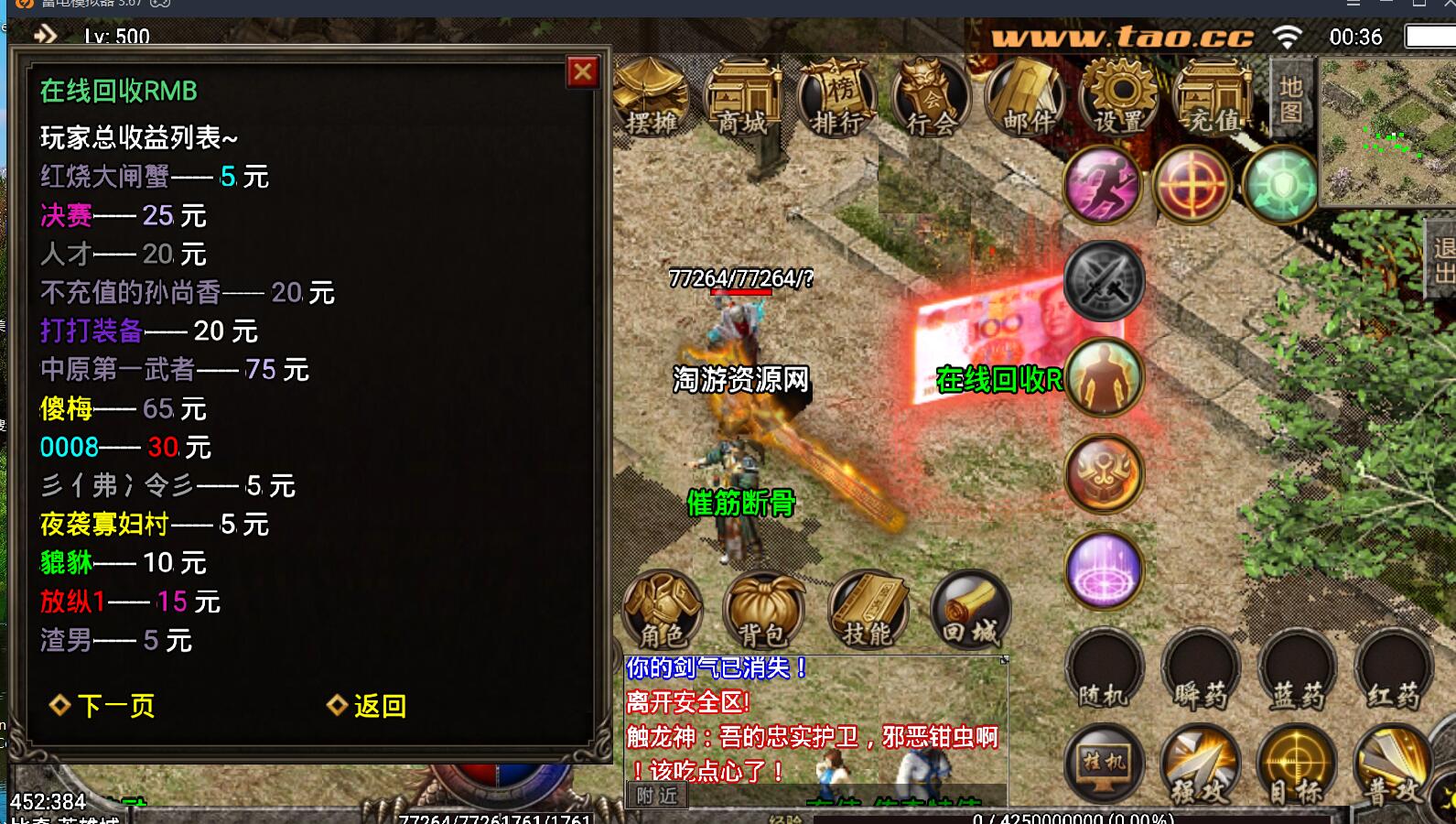Open the 设置 settings gear
This screenshot has width=1456, height=824.
click(1120, 97)
